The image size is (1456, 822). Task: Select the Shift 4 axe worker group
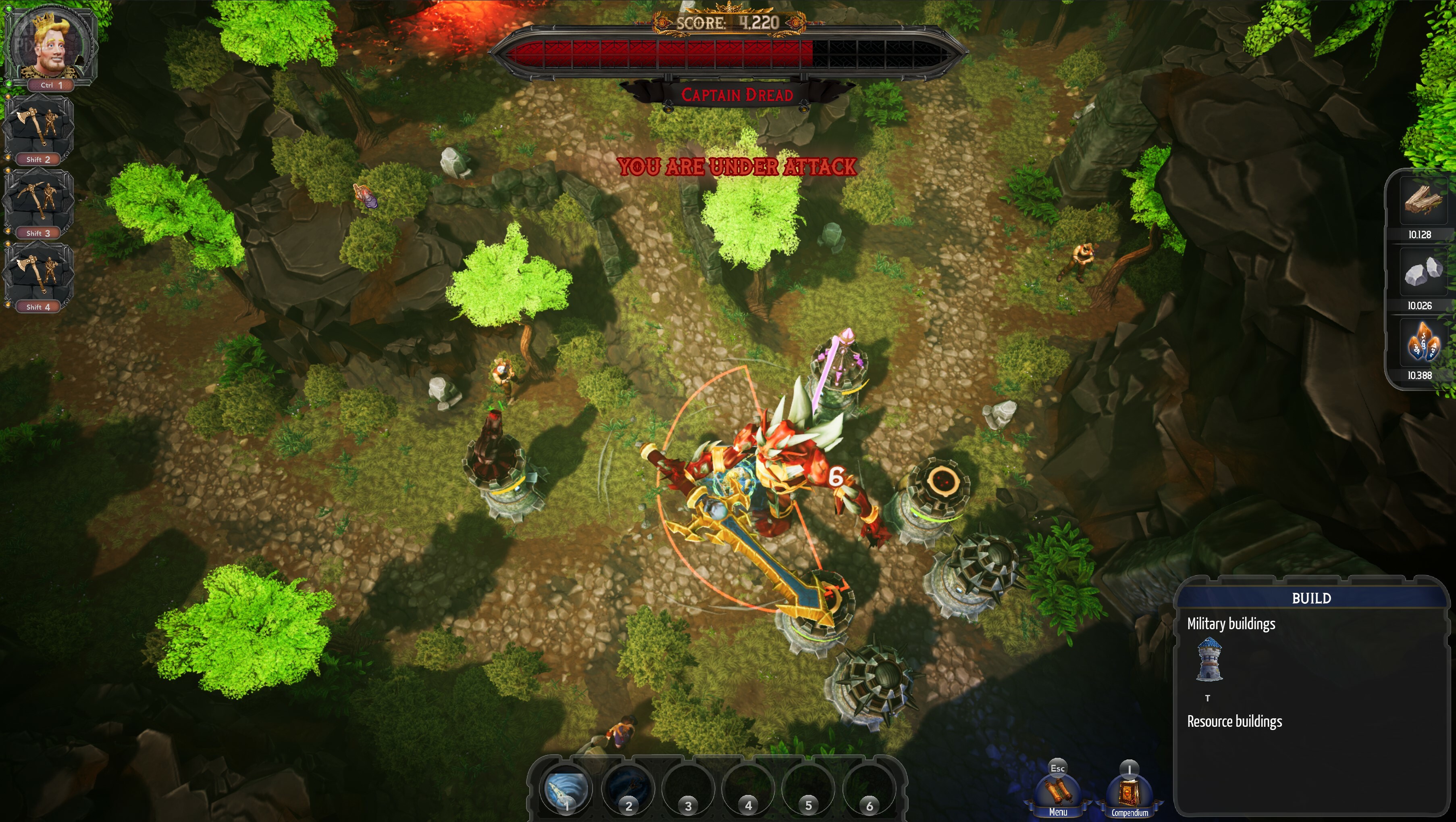(x=38, y=273)
